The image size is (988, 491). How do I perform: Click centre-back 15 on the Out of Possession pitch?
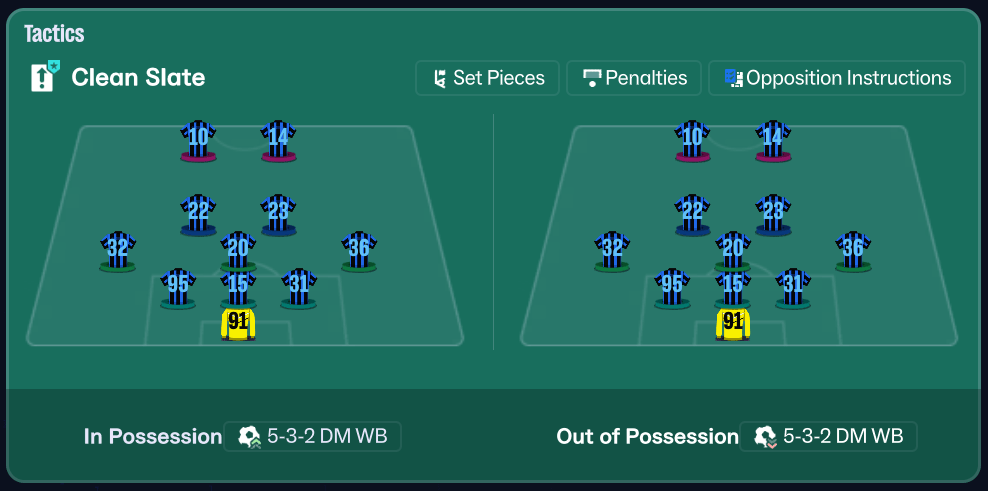click(x=733, y=286)
